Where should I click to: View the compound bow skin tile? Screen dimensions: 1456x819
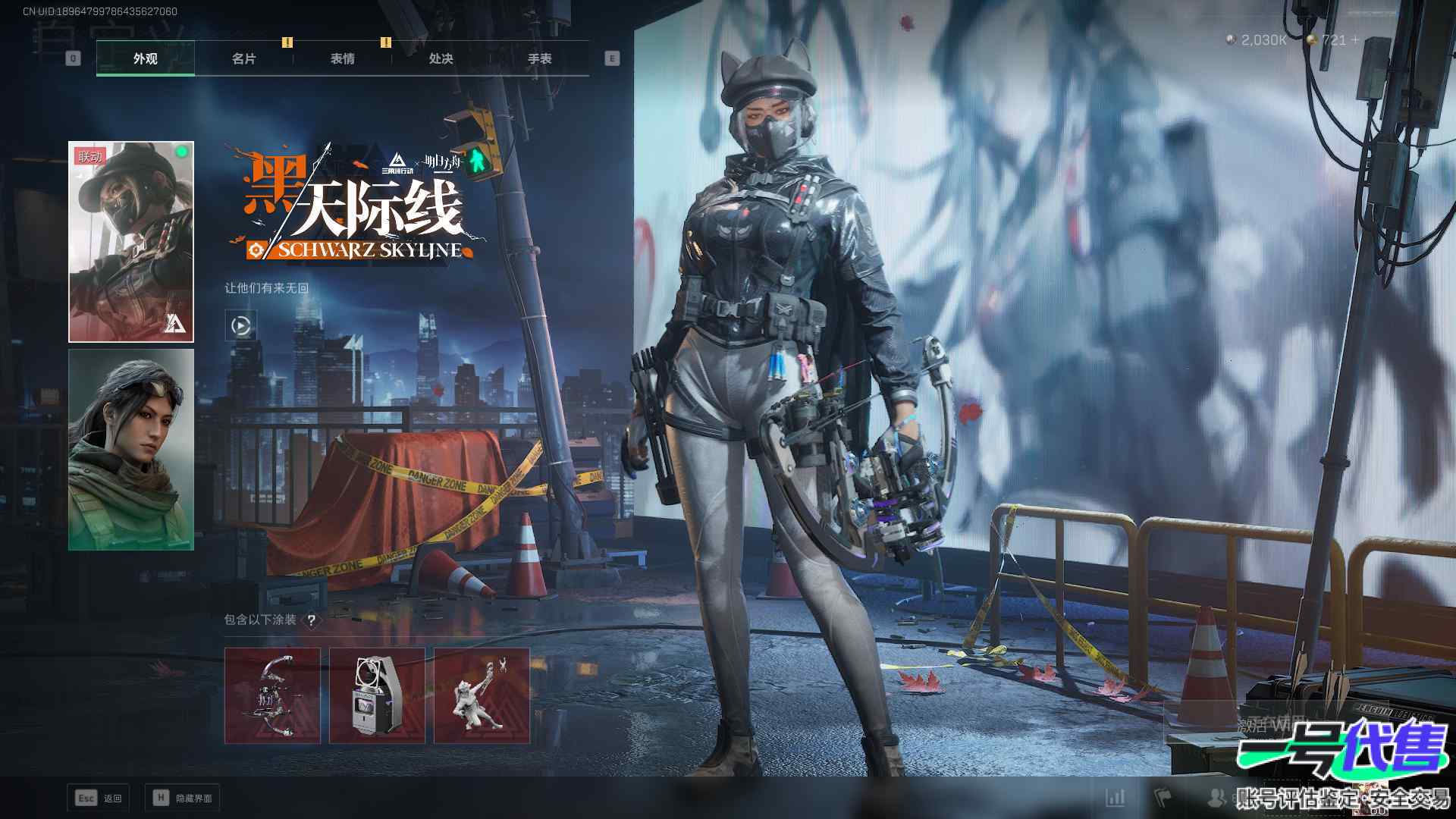(272, 695)
